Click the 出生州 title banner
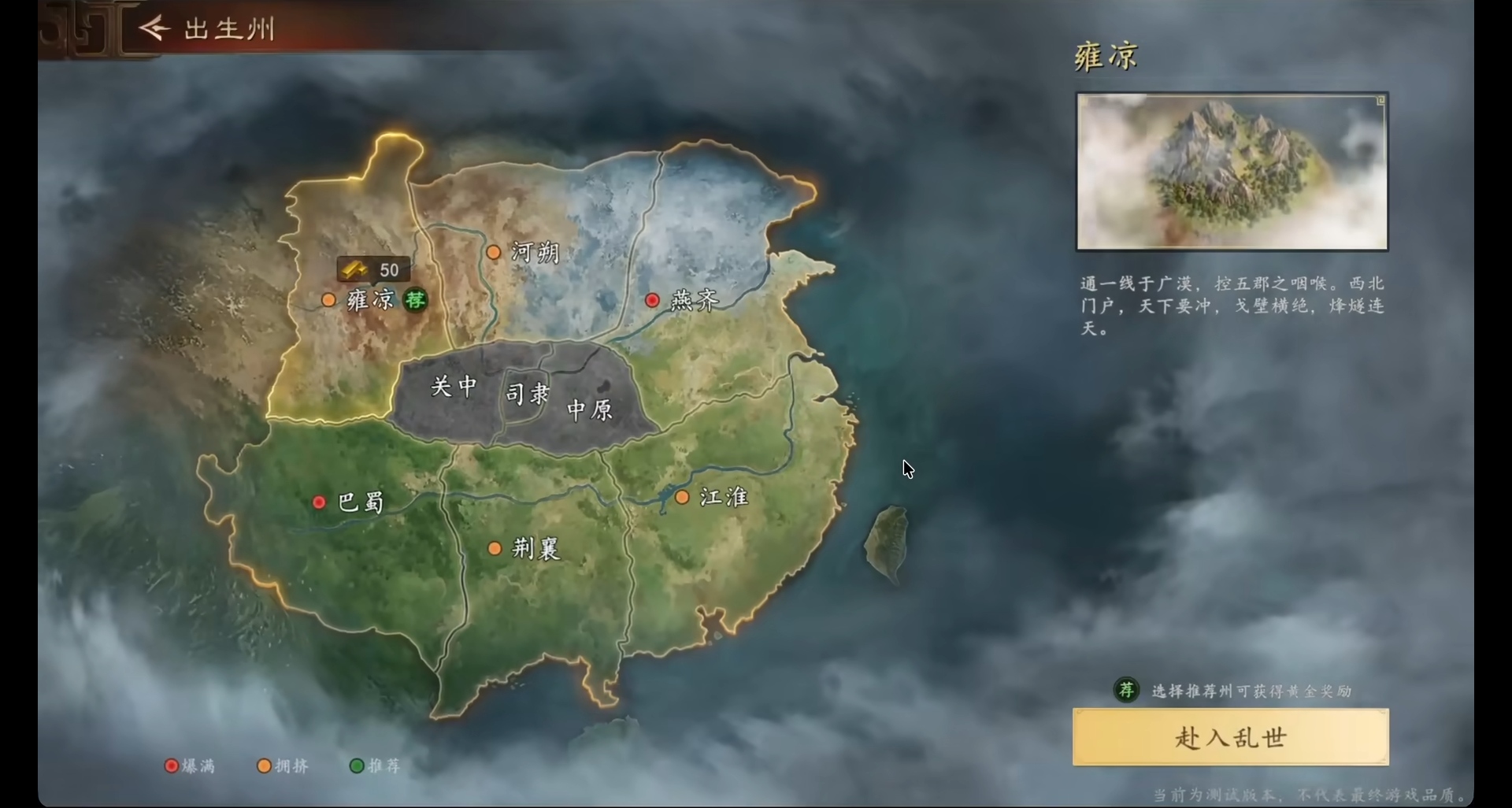This screenshot has height=808, width=1512. pyautogui.click(x=228, y=28)
